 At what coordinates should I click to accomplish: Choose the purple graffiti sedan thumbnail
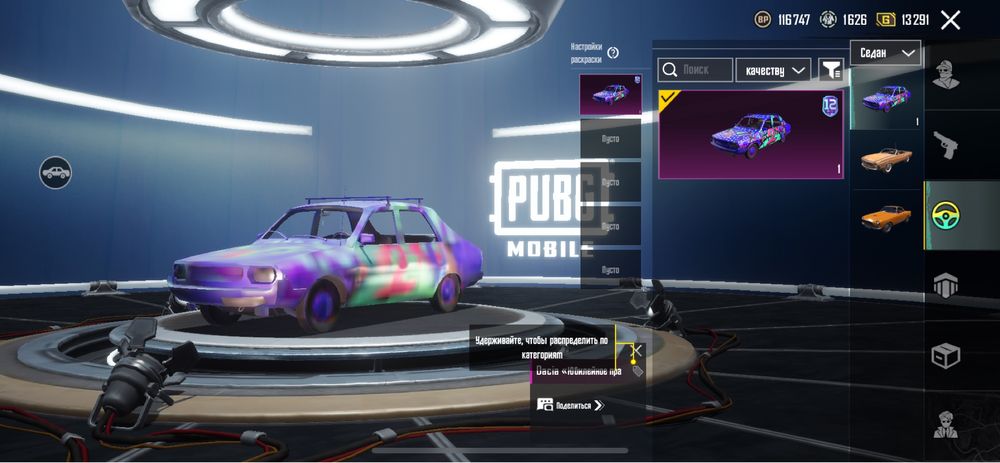pyautogui.click(x=886, y=99)
